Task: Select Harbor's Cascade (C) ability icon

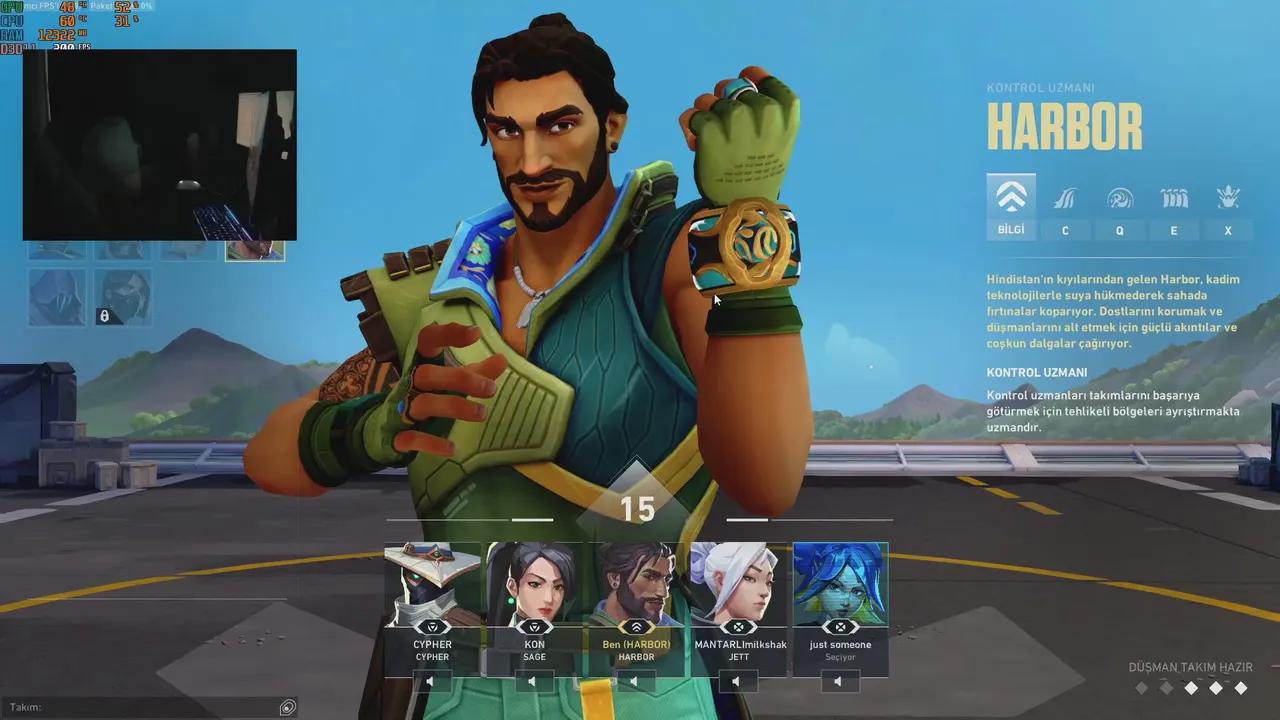Action: tap(1066, 198)
